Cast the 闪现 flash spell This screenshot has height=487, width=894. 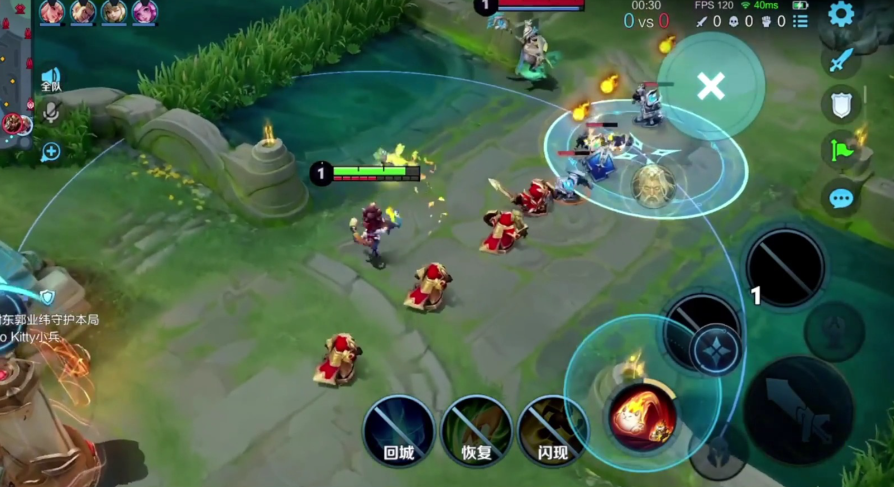click(553, 430)
